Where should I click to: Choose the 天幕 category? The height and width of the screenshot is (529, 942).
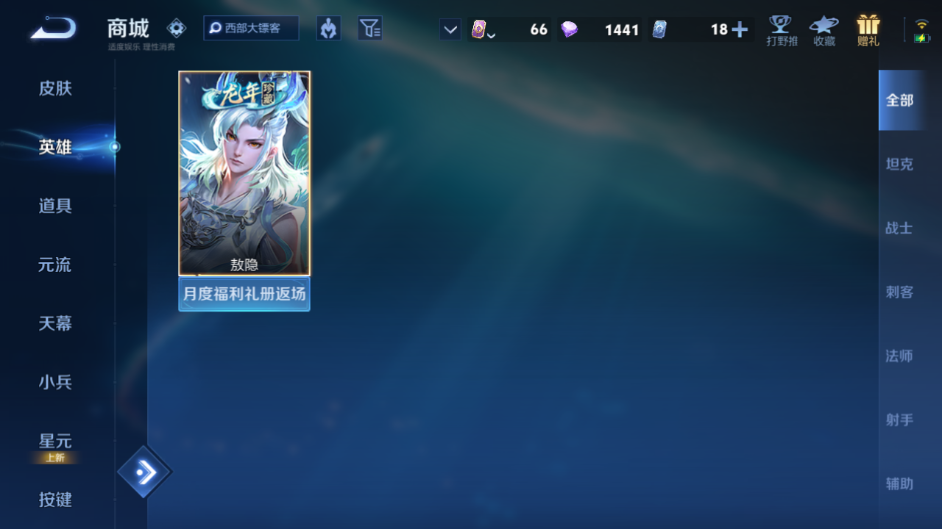point(55,323)
